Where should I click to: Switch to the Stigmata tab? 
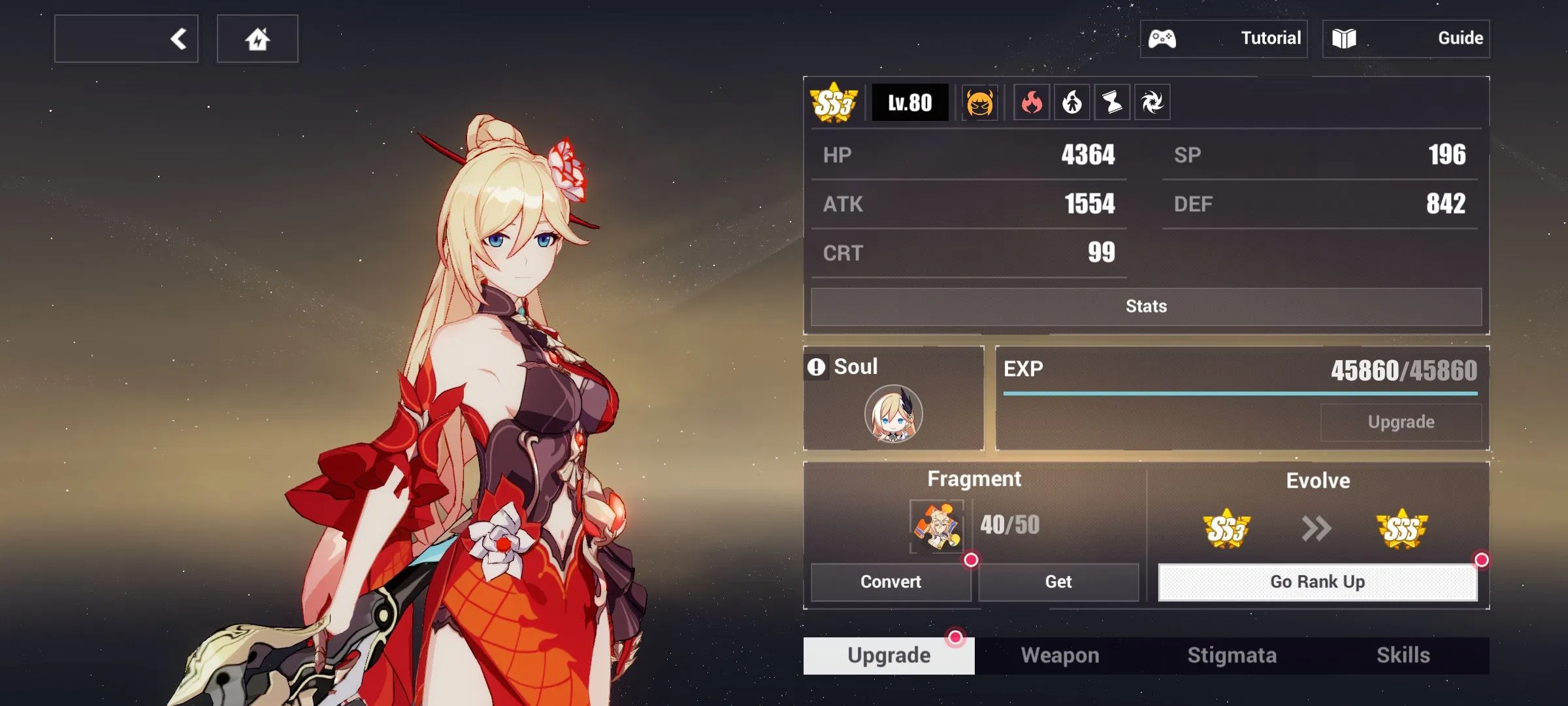[1232, 656]
